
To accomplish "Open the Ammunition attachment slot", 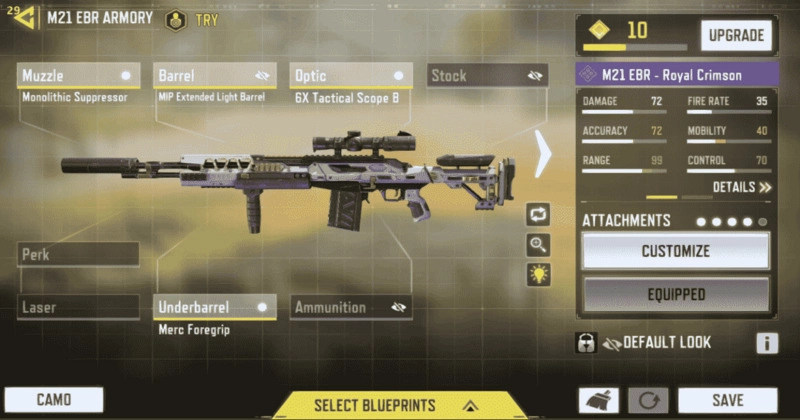I will pos(351,308).
